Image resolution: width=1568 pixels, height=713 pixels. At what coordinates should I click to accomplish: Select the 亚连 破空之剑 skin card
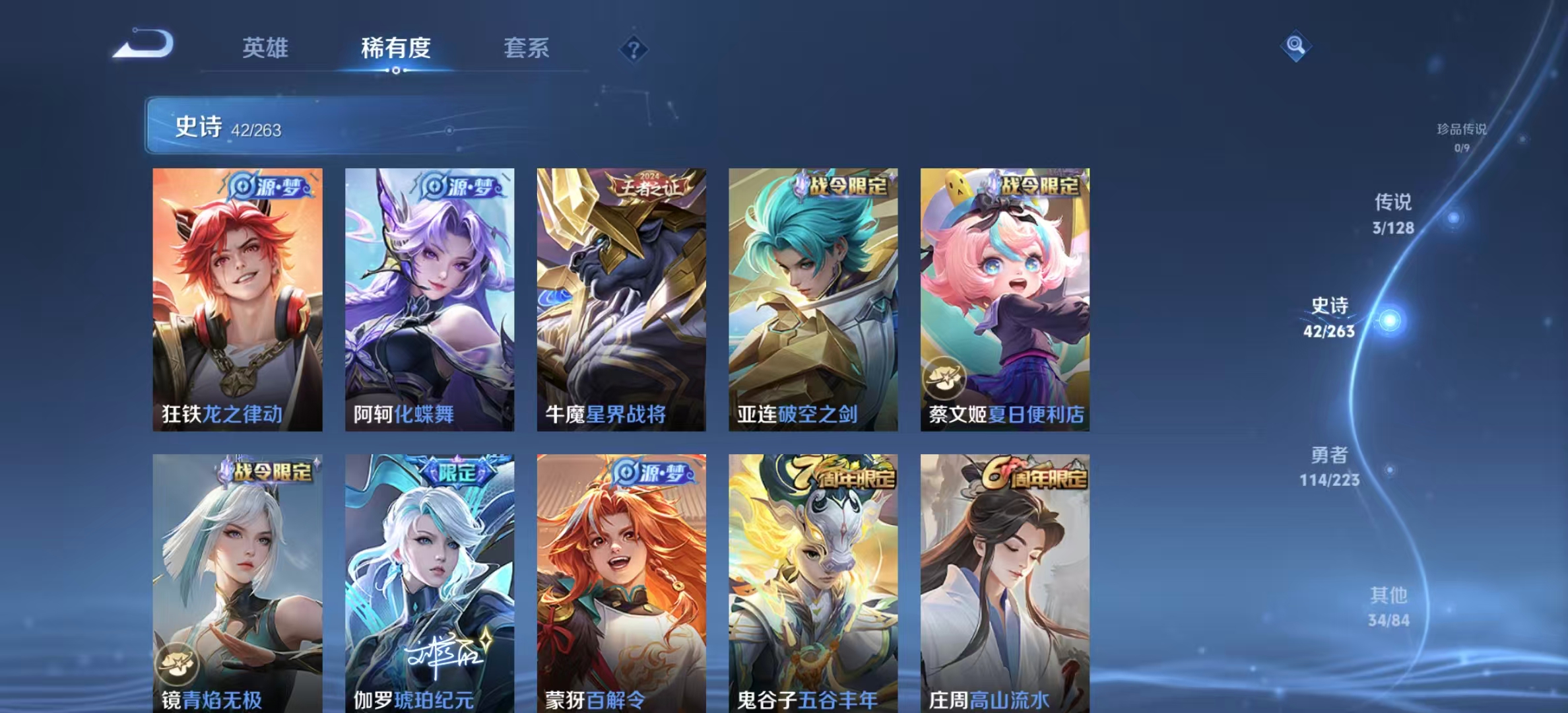point(813,299)
